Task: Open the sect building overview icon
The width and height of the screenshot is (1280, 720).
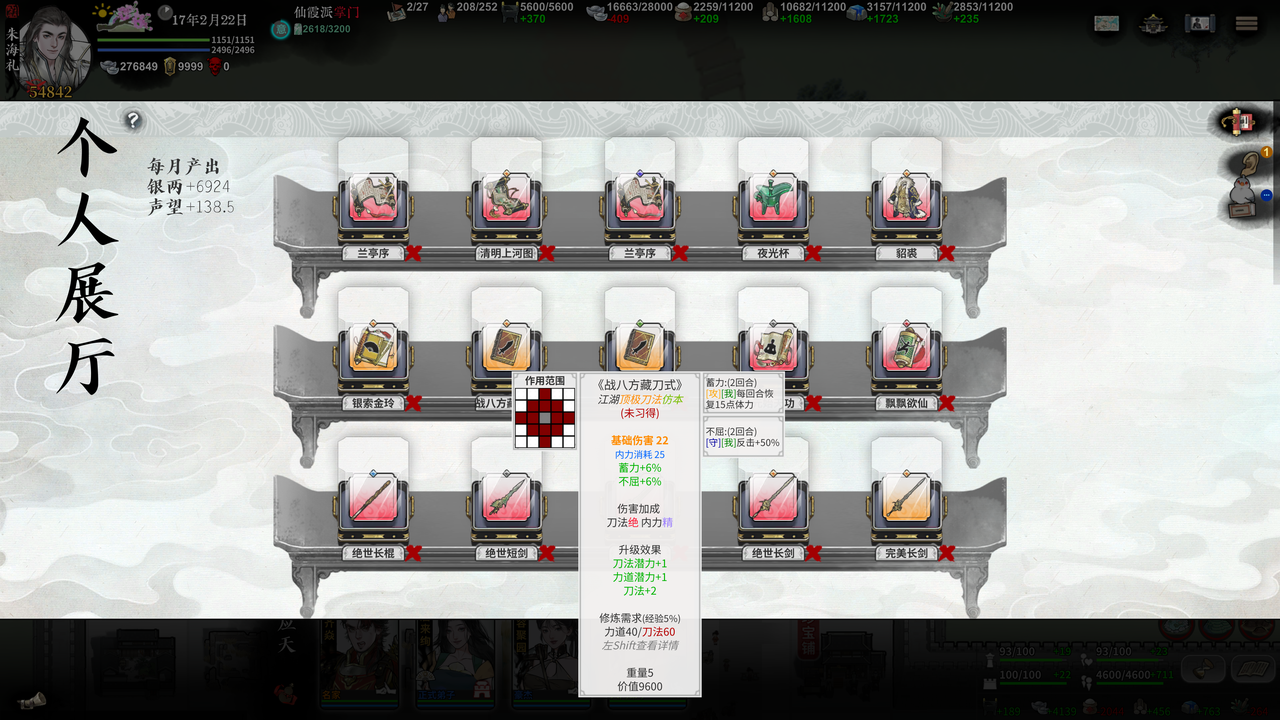Action: click(x=1154, y=22)
